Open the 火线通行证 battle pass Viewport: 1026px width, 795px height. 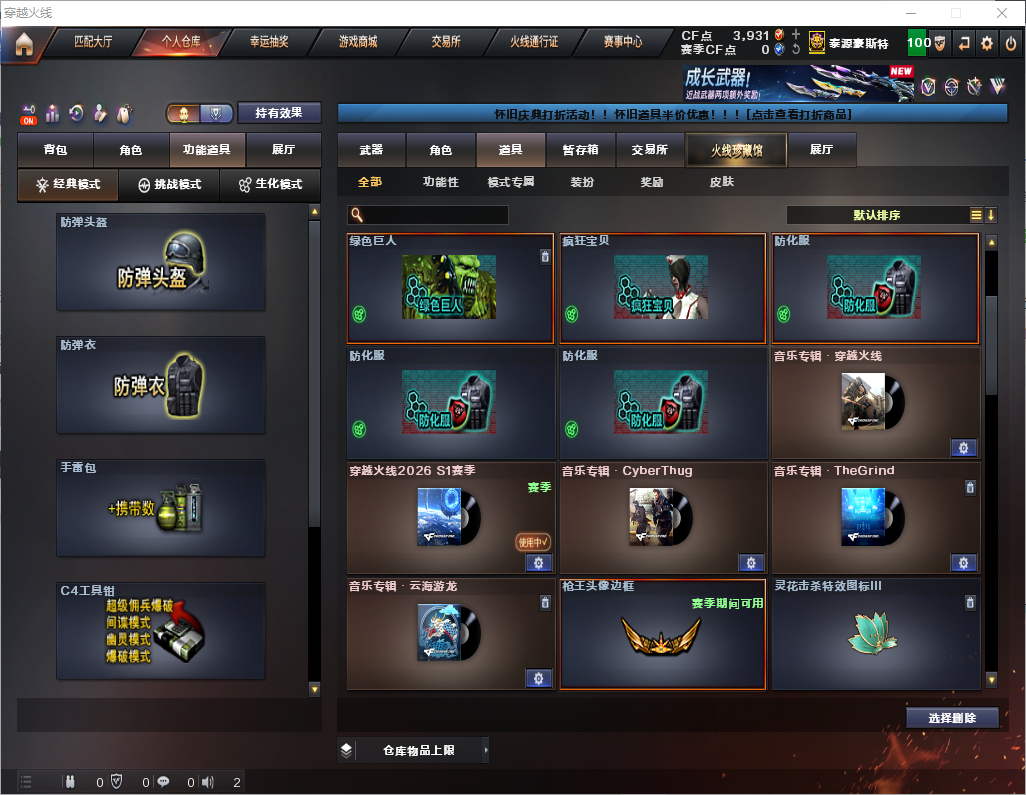[534, 43]
